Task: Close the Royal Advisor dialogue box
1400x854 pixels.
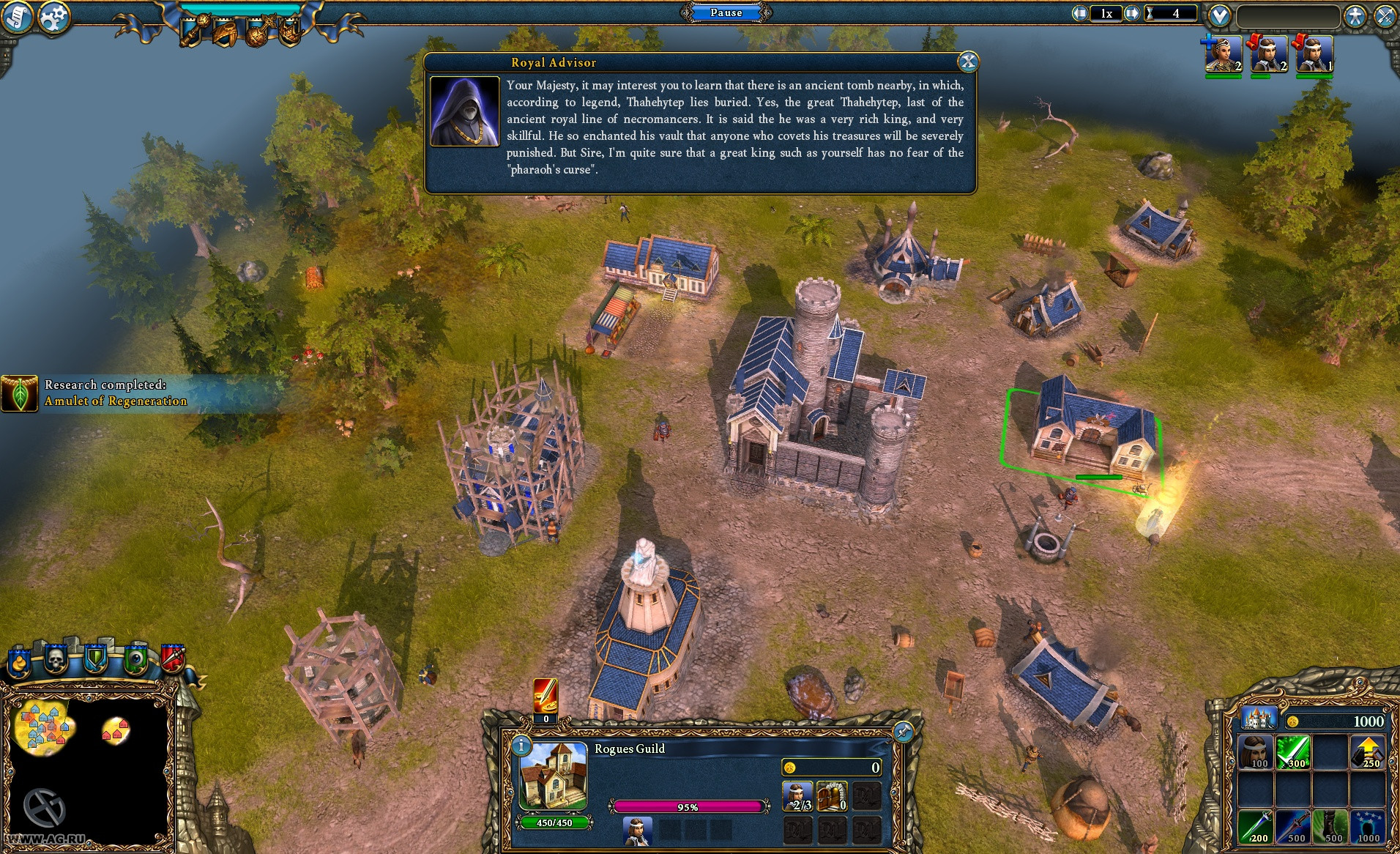Action: (968, 62)
